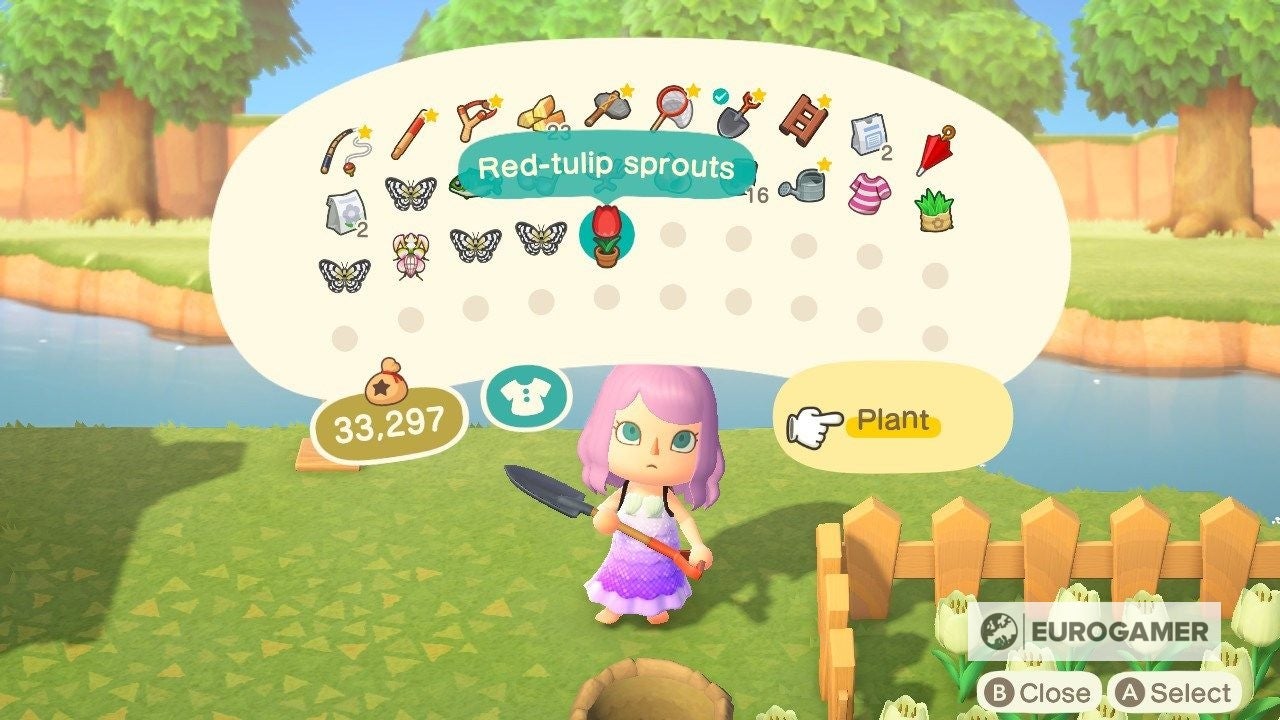Pick the stone axe tool

click(607, 108)
